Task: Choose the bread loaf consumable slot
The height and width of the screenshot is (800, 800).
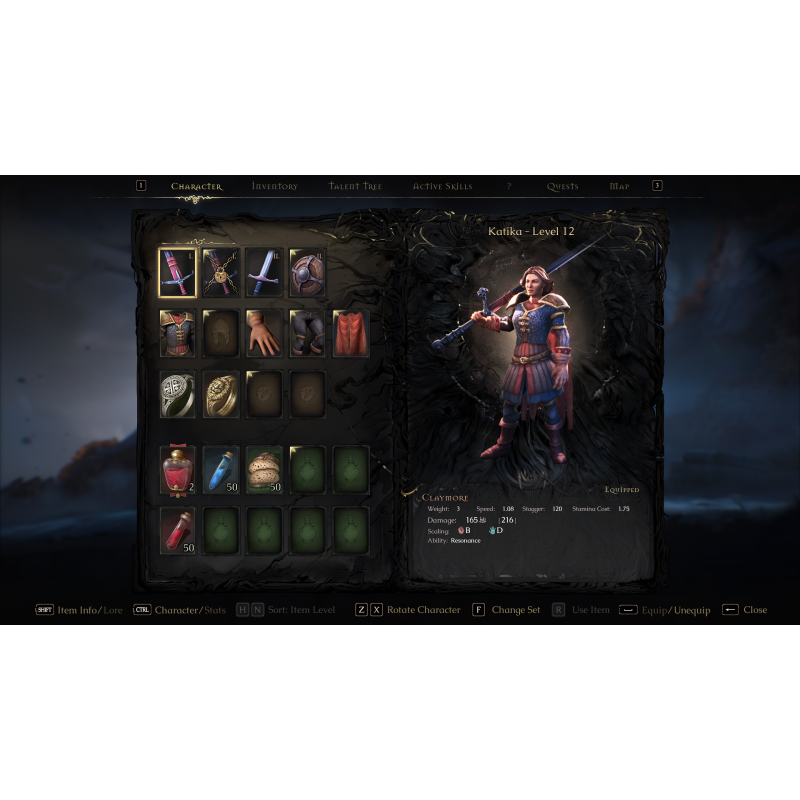Action: point(265,470)
